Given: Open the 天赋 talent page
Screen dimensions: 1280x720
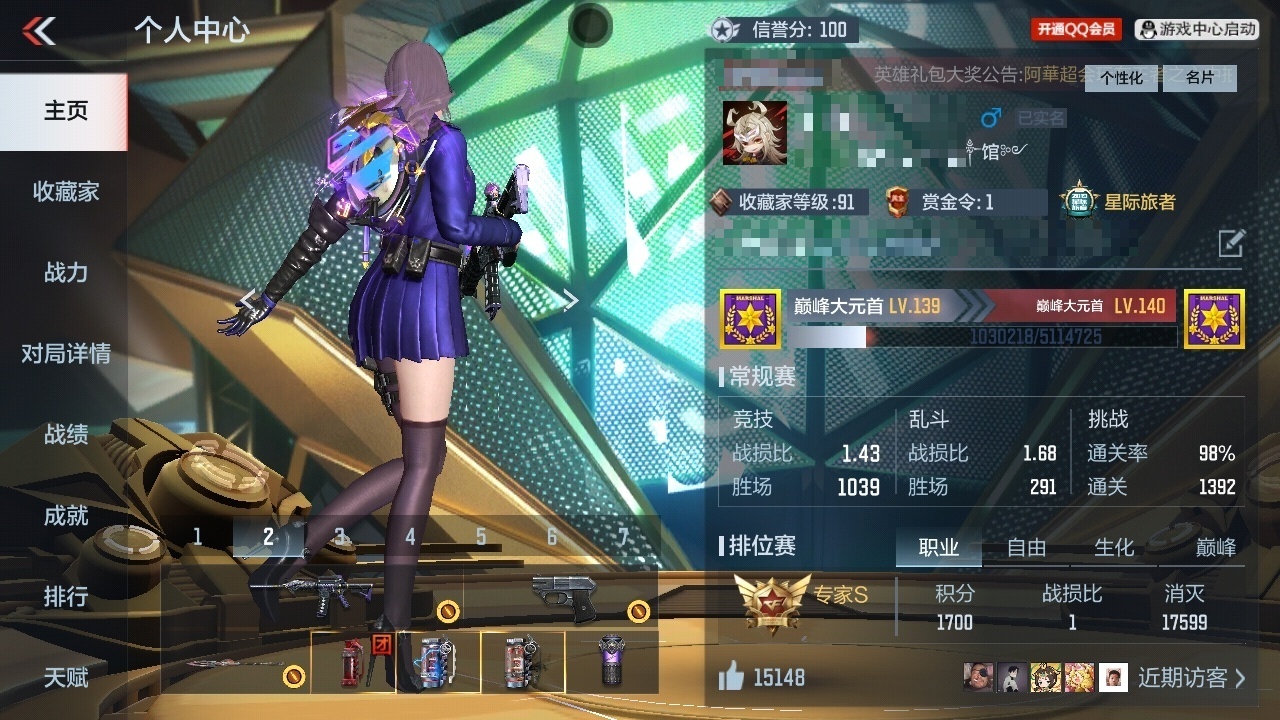Looking at the screenshot, I should [x=65, y=677].
